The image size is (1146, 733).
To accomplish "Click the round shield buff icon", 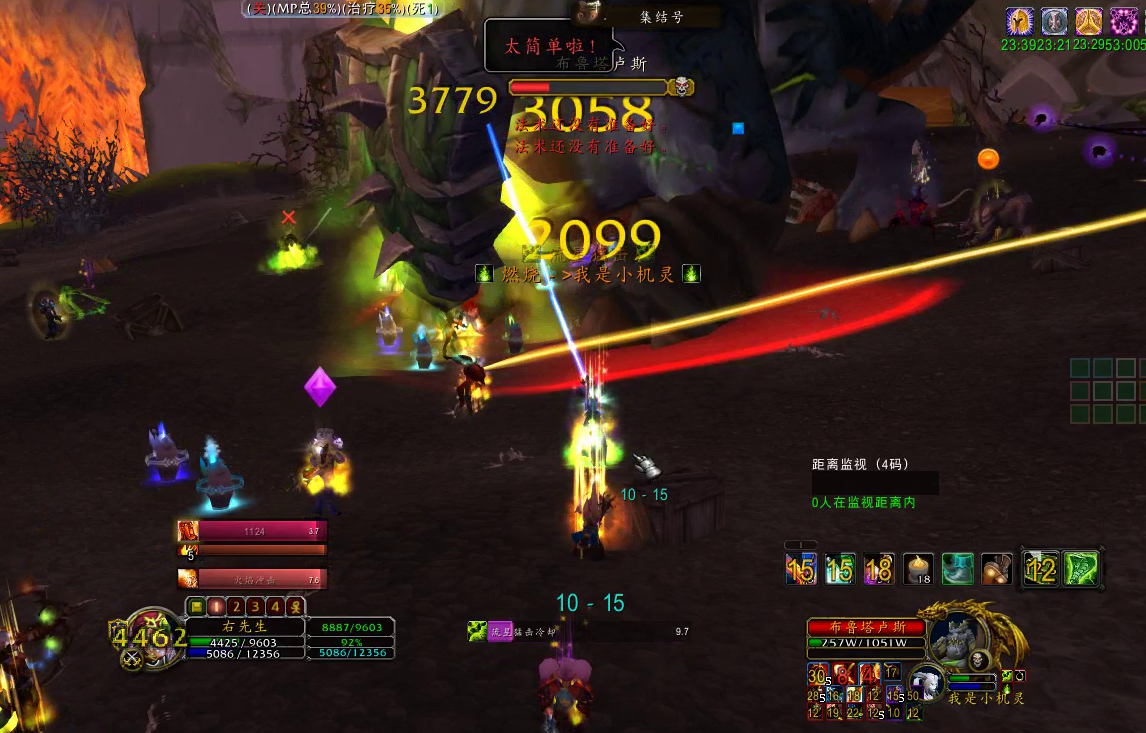I will 1054,21.
